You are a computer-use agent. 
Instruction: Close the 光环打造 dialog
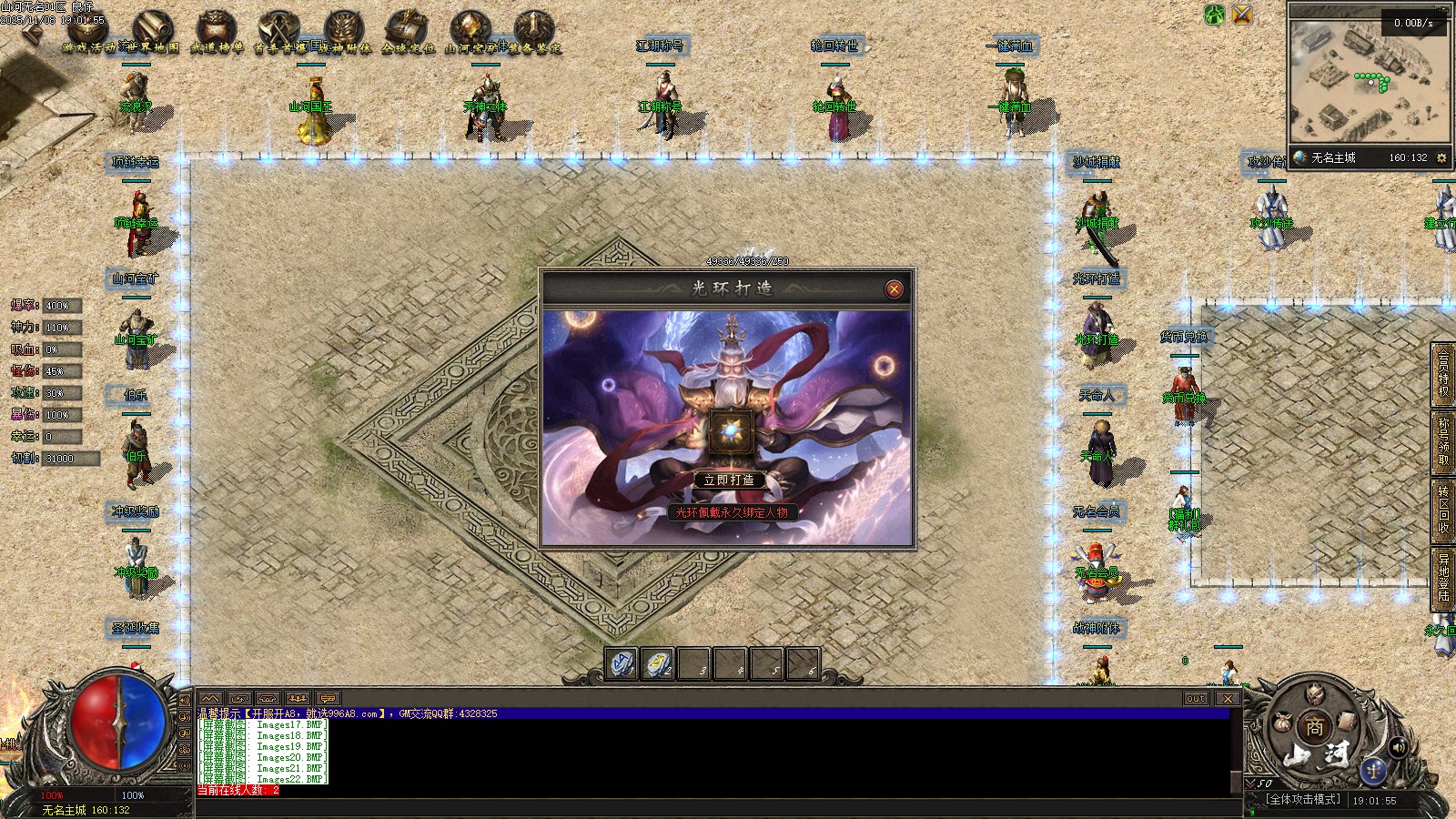pos(894,289)
